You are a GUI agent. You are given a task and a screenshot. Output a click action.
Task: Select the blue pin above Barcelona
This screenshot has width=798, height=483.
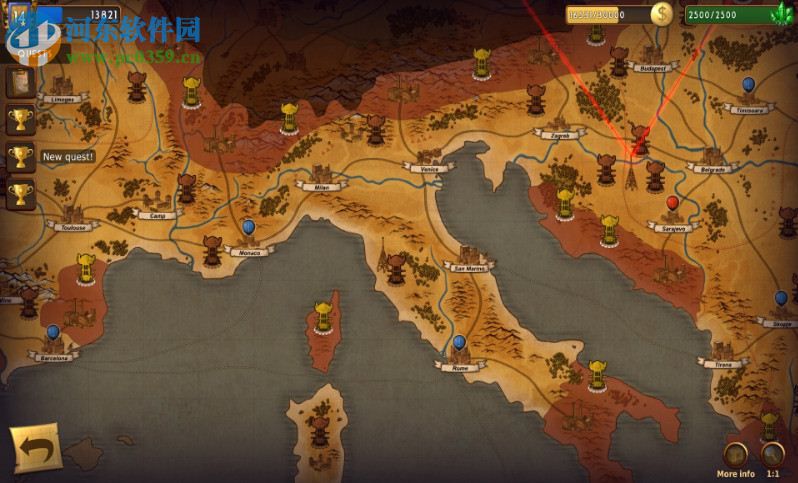53,332
